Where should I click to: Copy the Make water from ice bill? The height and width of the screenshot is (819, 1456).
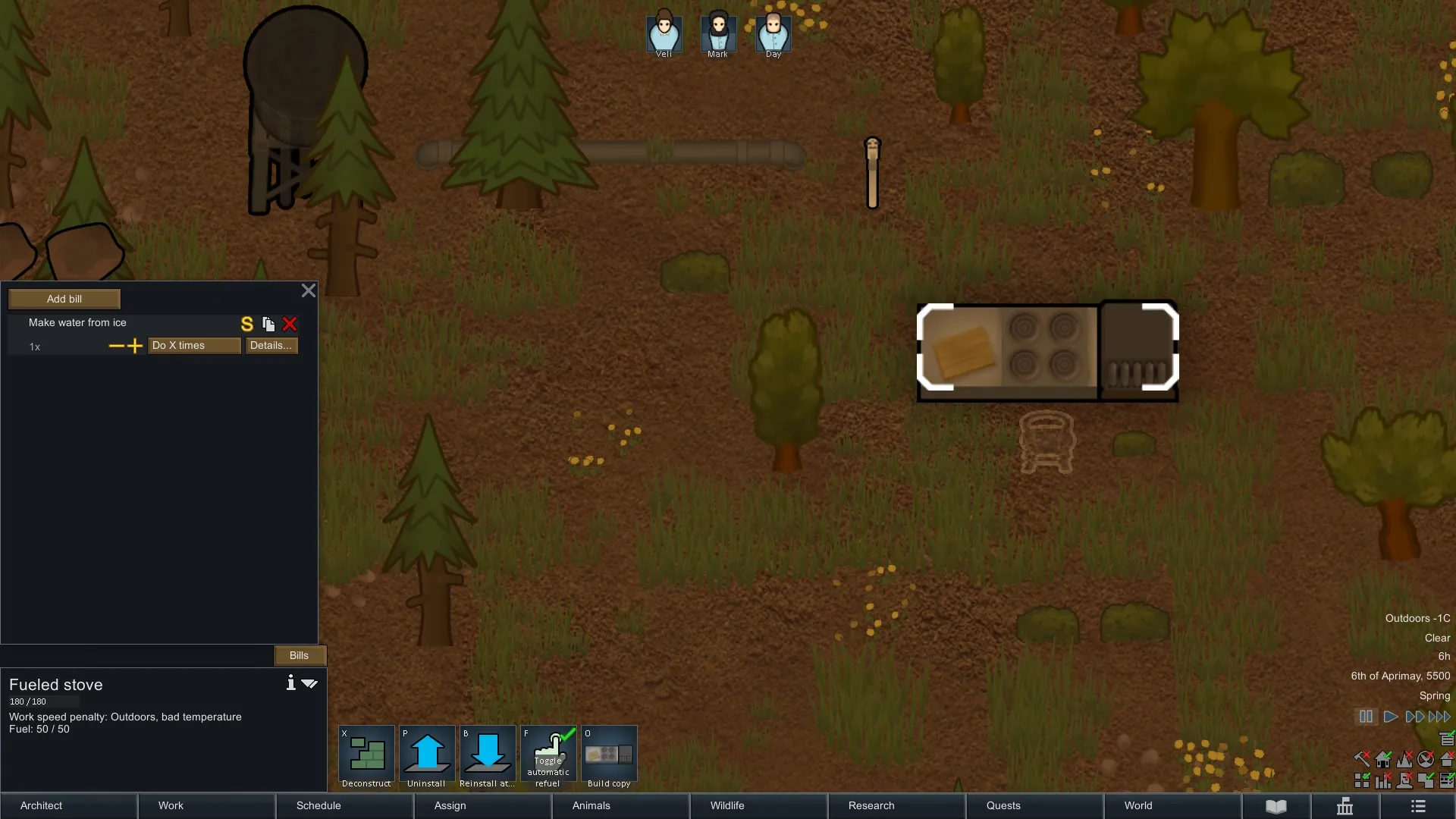click(268, 324)
